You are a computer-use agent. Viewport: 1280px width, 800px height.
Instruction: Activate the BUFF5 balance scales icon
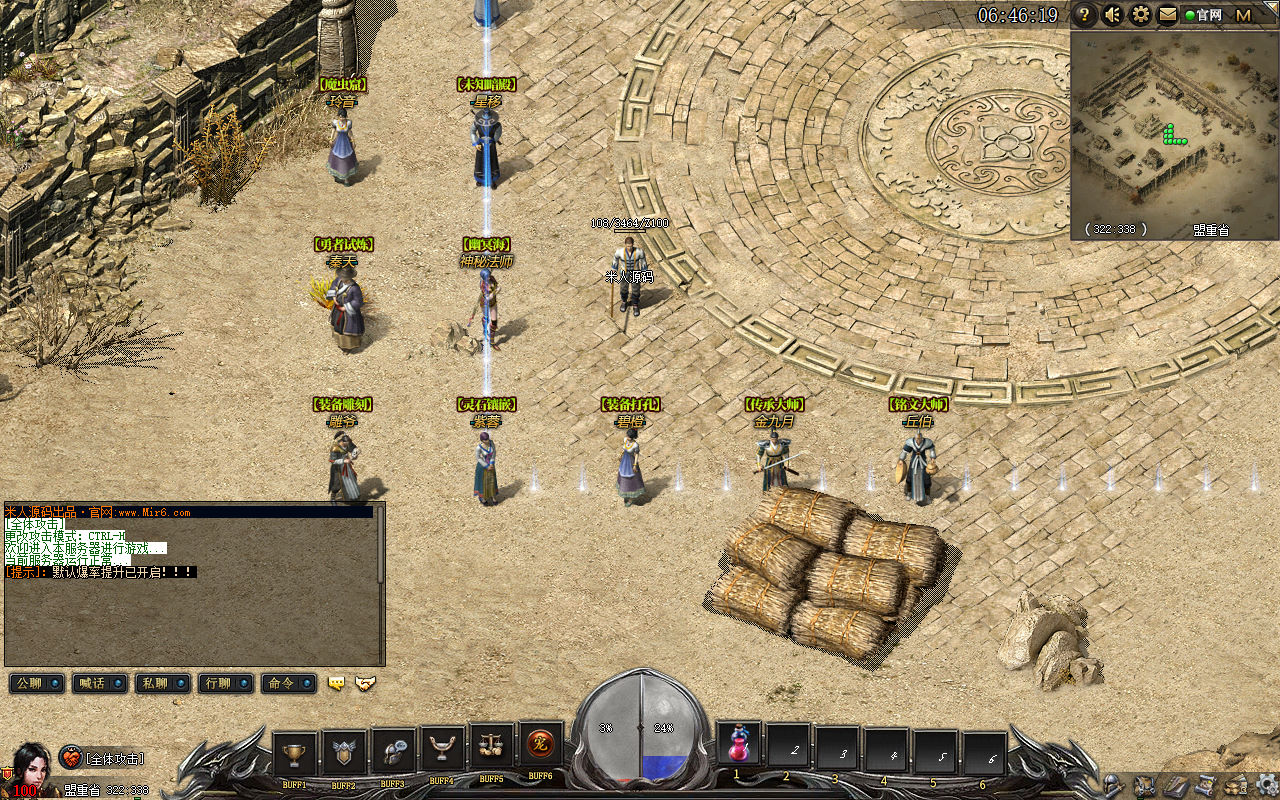491,746
